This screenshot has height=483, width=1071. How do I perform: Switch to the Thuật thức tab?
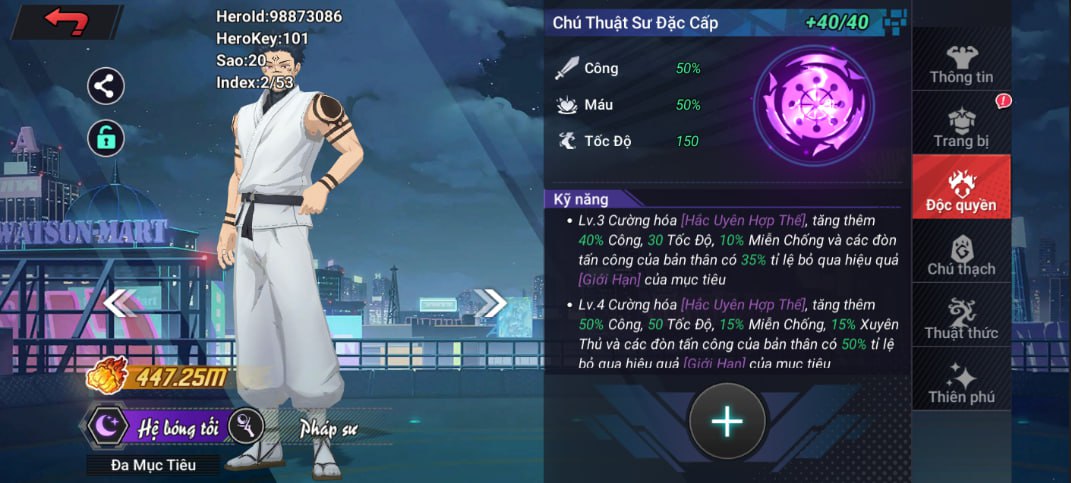click(961, 318)
